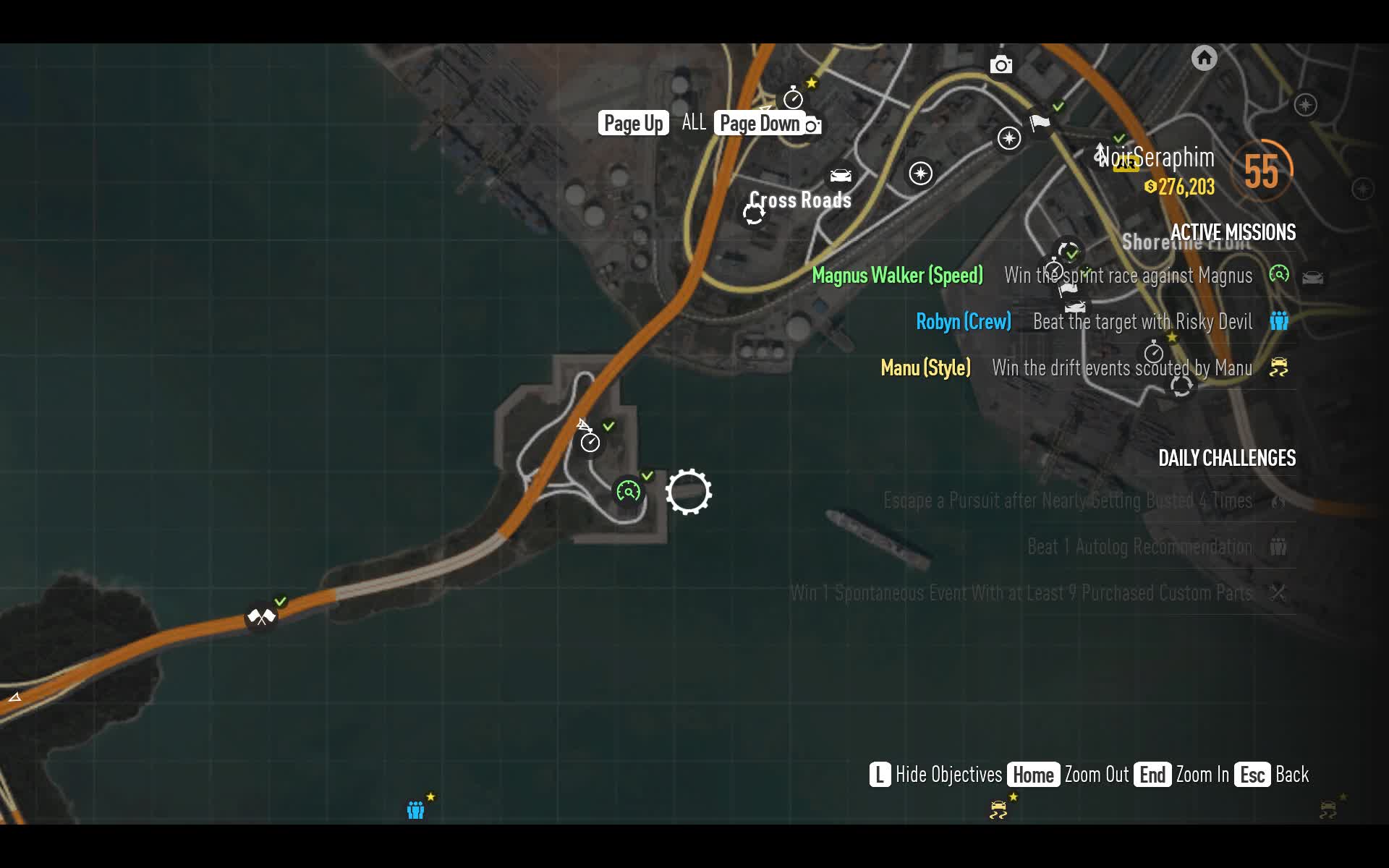This screenshot has height=868, width=1389.
Task: Open the Escape a Pursuit daily challenge
Action: tap(1067, 501)
